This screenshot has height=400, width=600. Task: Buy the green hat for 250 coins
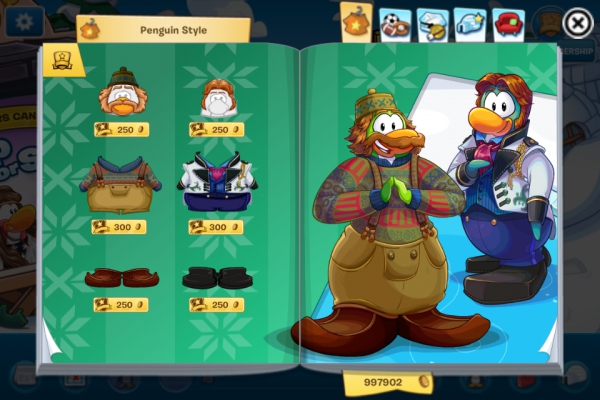(121, 129)
